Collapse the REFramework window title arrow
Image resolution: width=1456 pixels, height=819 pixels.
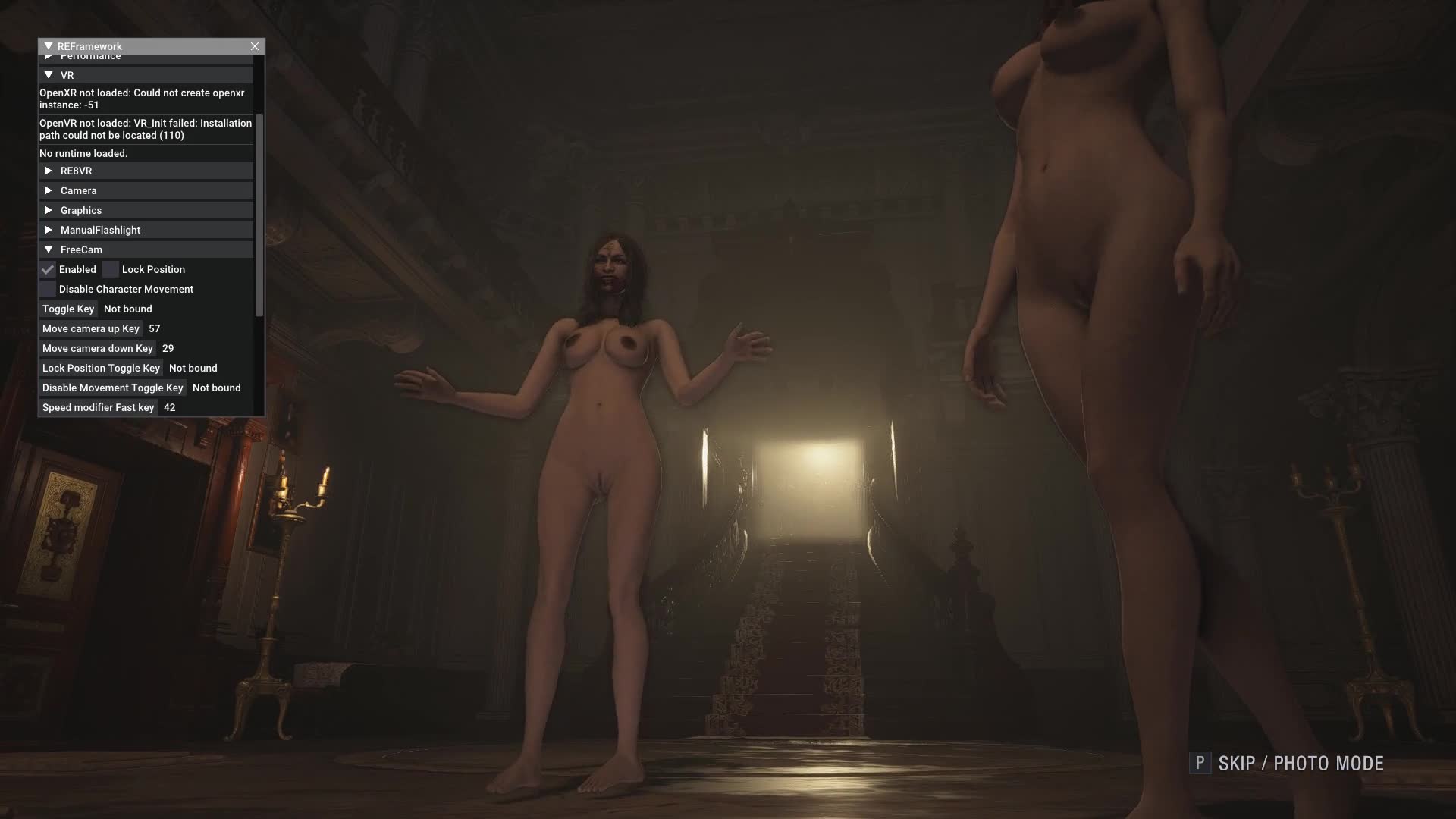pos(49,46)
